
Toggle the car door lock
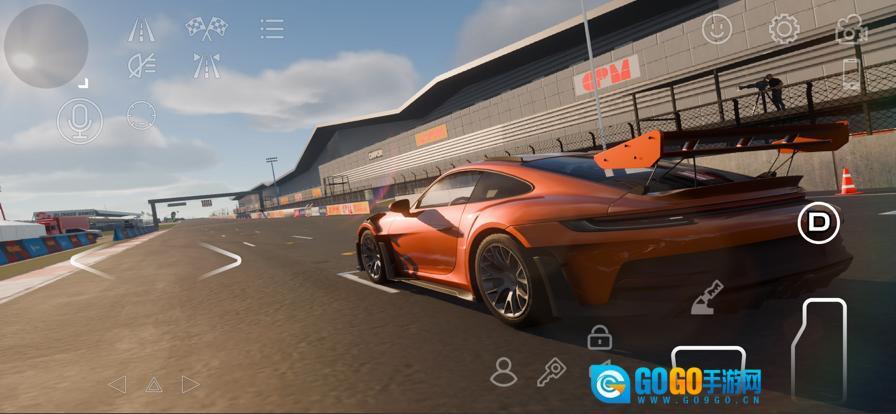click(x=599, y=336)
